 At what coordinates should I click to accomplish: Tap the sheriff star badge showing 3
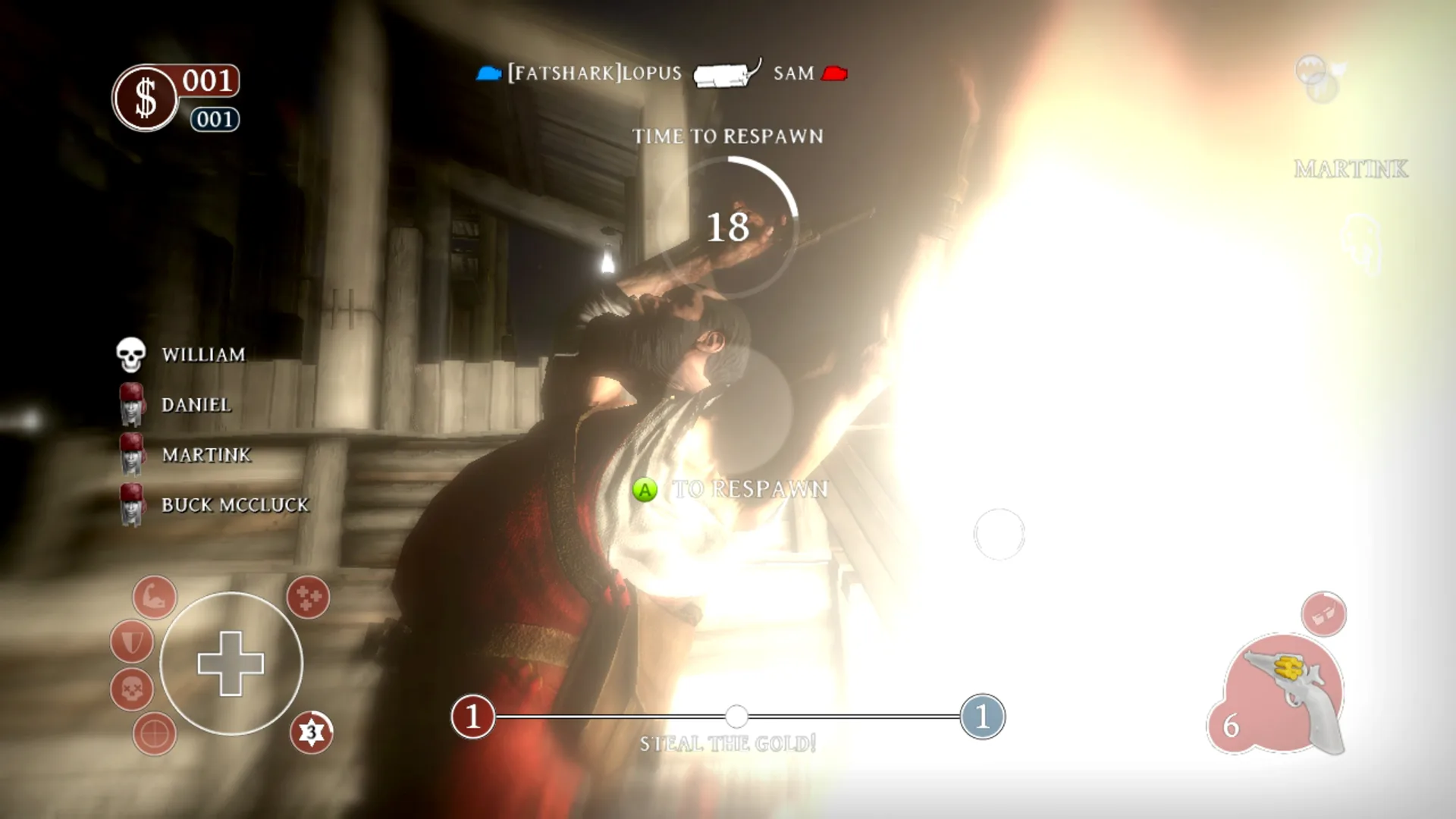point(312,730)
